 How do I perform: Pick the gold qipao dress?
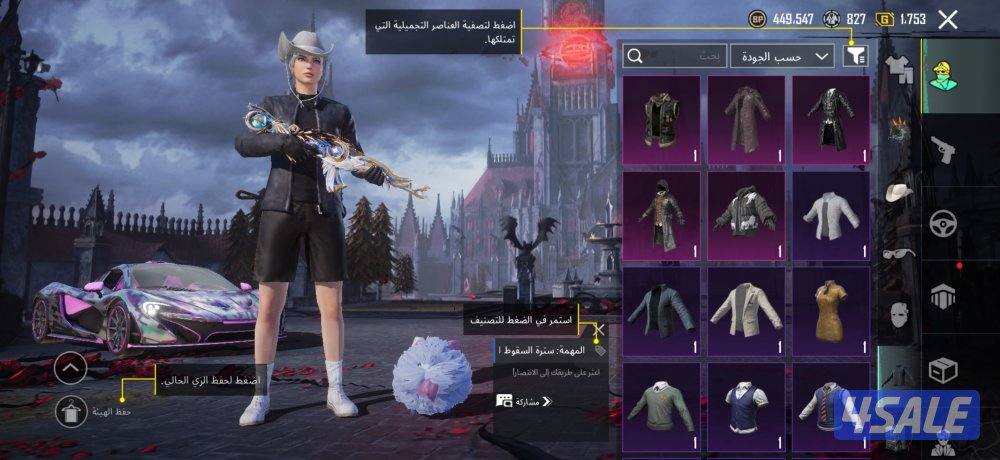click(830, 311)
